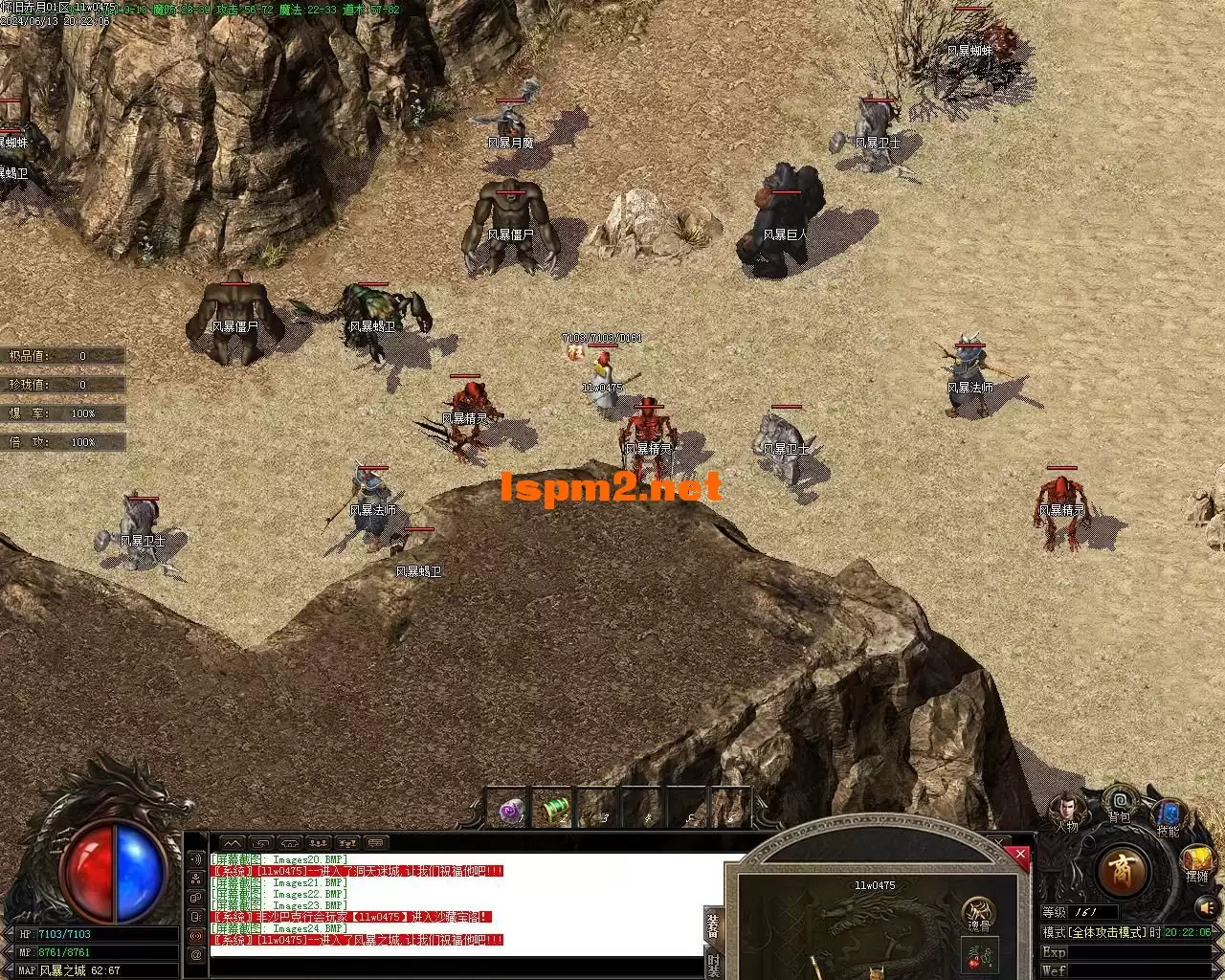This screenshot has width=1225, height=980.
Task: Click the first chat toolbar button with peak icon
Action: click(x=234, y=843)
